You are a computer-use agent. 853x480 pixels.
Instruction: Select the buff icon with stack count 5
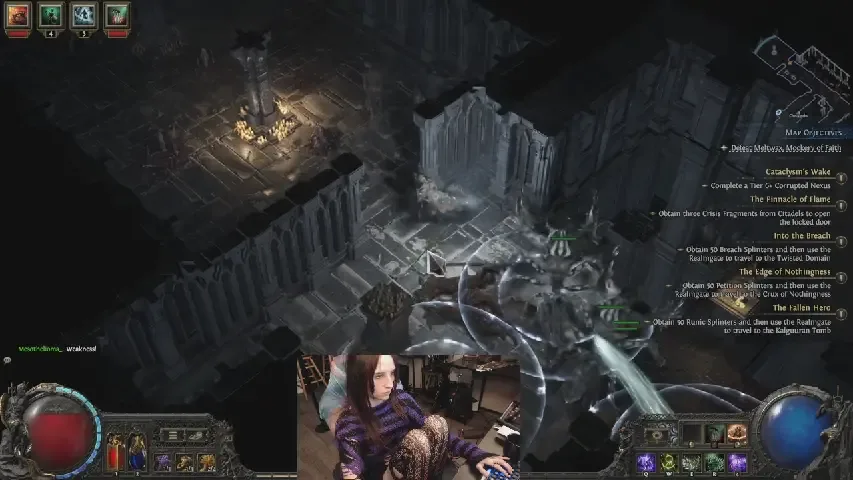(84, 14)
